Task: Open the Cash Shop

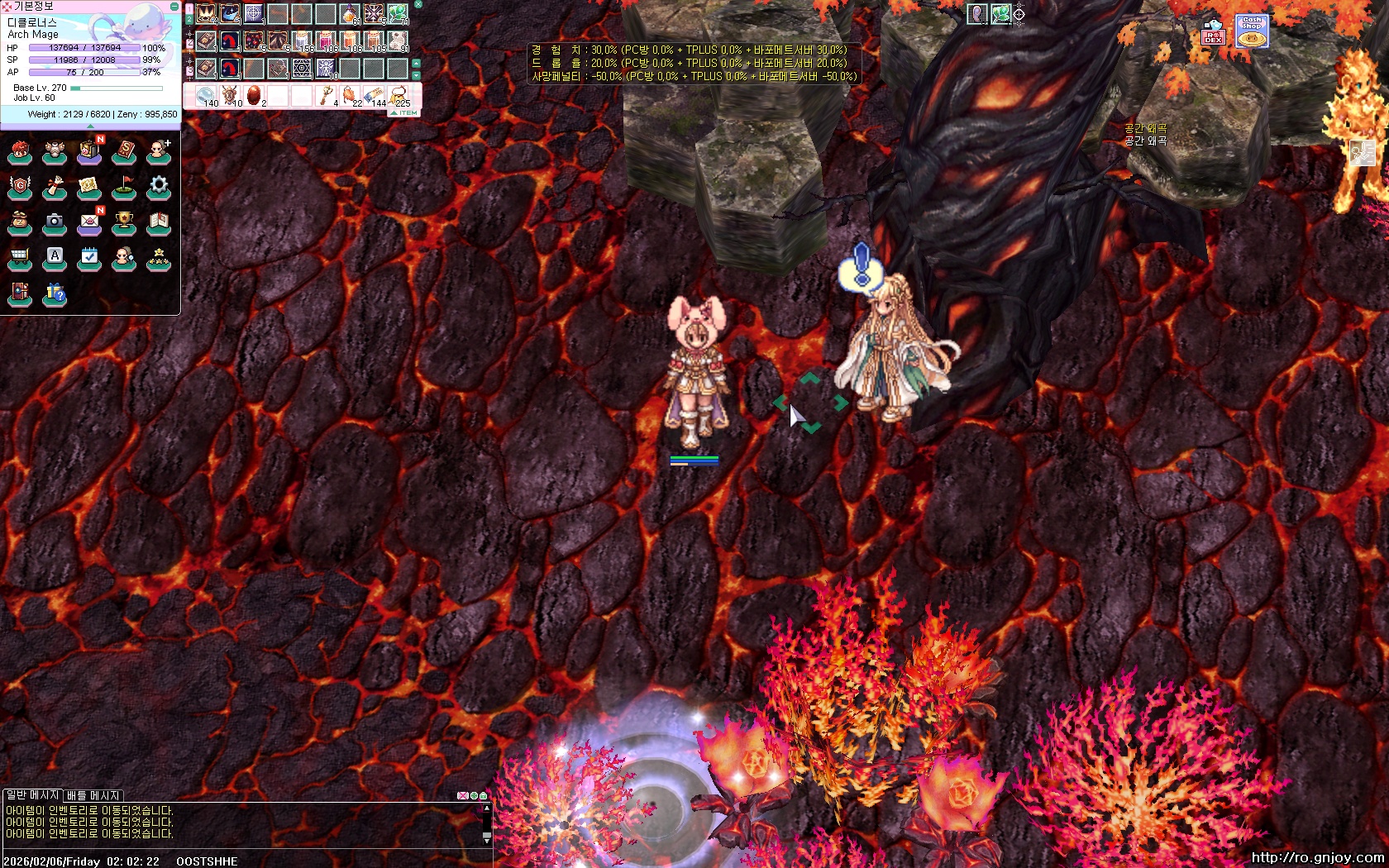Action: coord(1252,31)
